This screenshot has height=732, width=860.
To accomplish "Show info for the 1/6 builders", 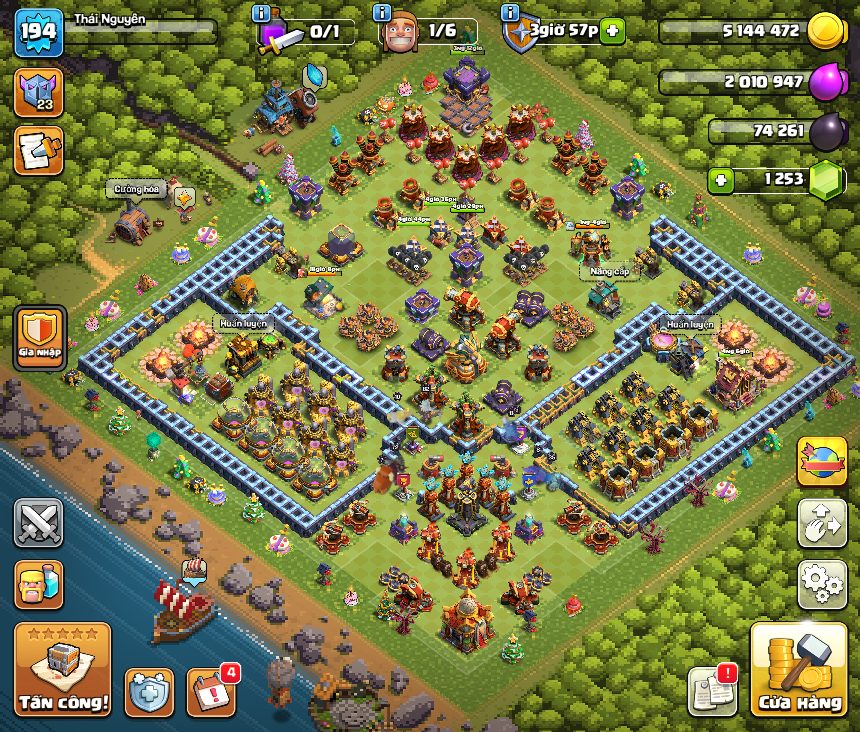I will click(x=382, y=13).
